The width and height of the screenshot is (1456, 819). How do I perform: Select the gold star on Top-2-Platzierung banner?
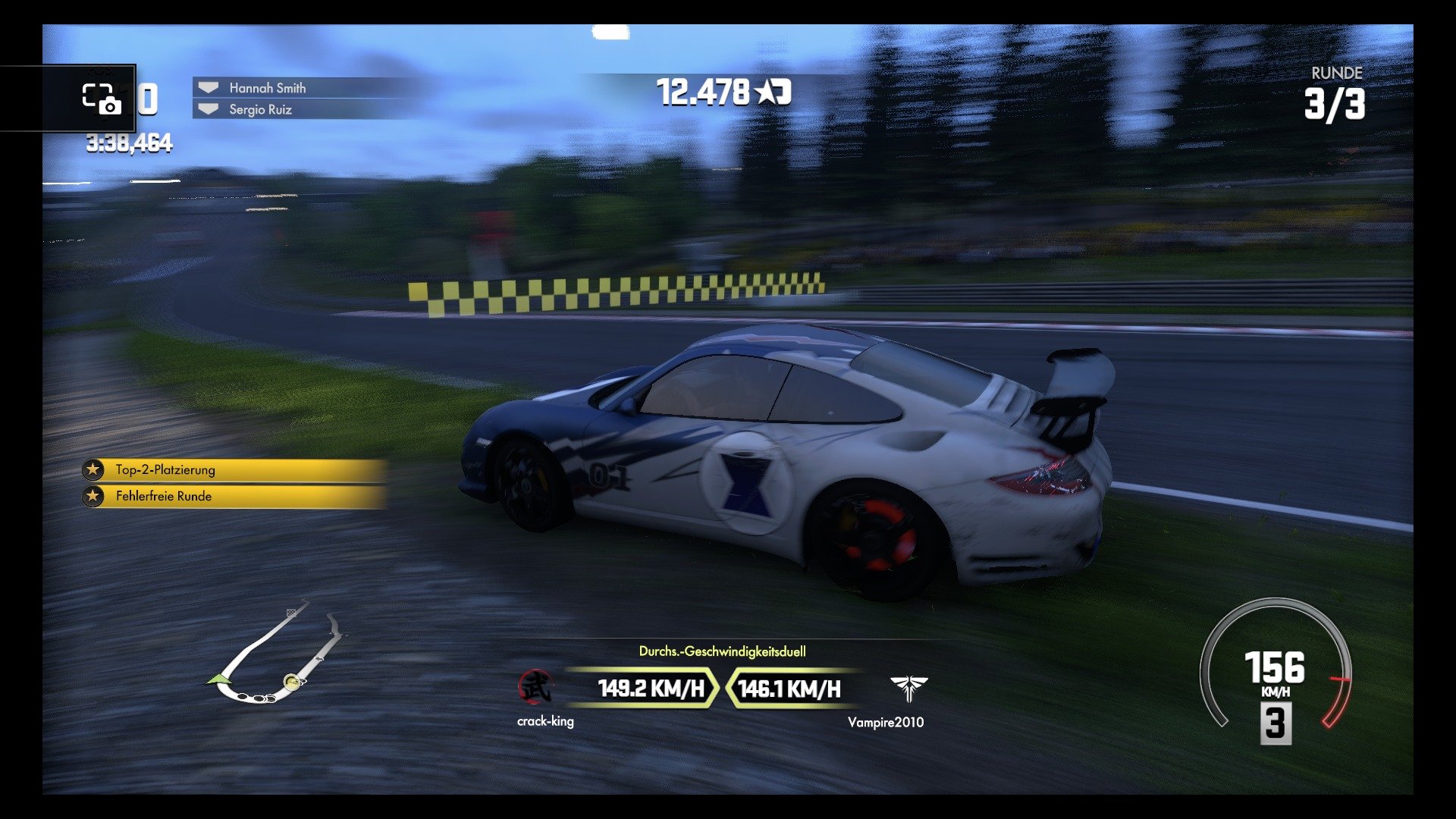click(93, 470)
